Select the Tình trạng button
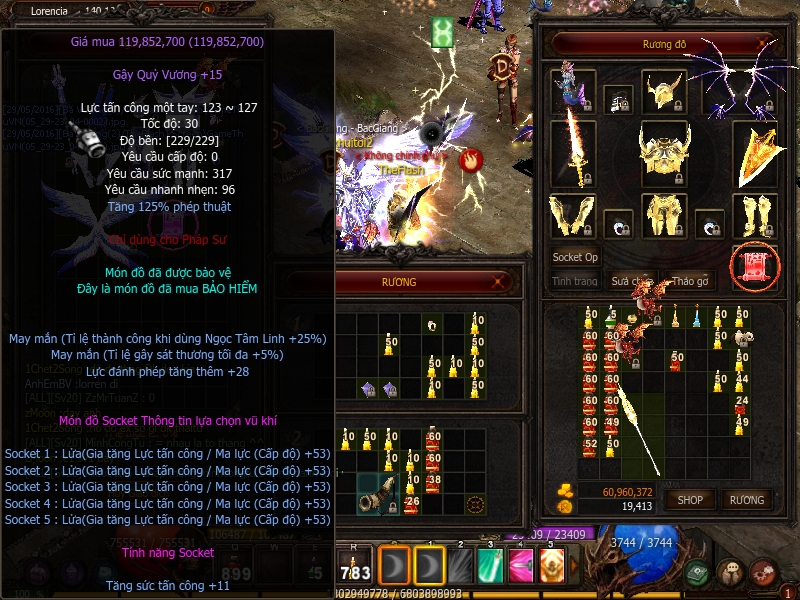Viewport: 800px width, 600px height. [575, 281]
